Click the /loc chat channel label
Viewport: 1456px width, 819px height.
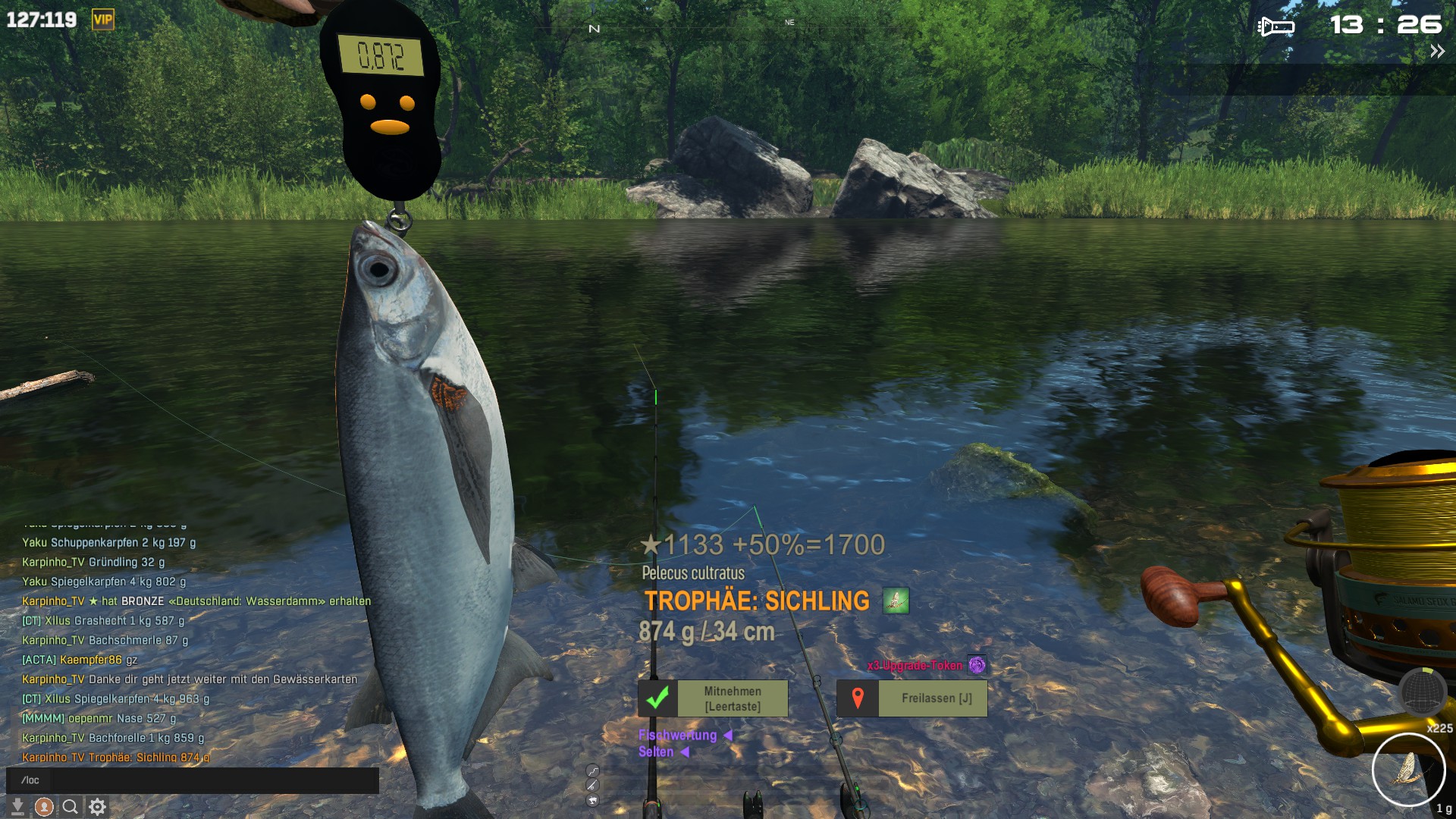pos(30,780)
